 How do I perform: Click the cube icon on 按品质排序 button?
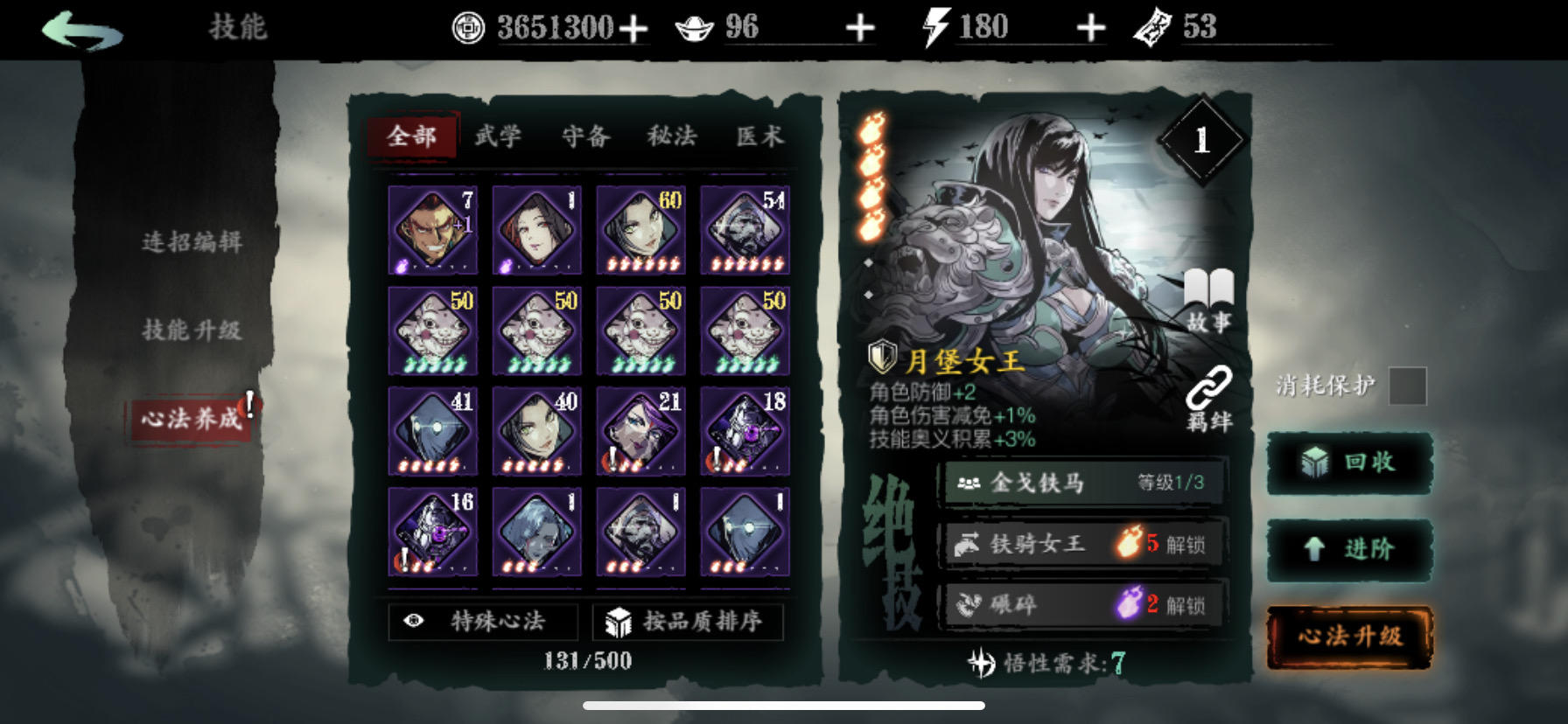(x=615, y=622)
